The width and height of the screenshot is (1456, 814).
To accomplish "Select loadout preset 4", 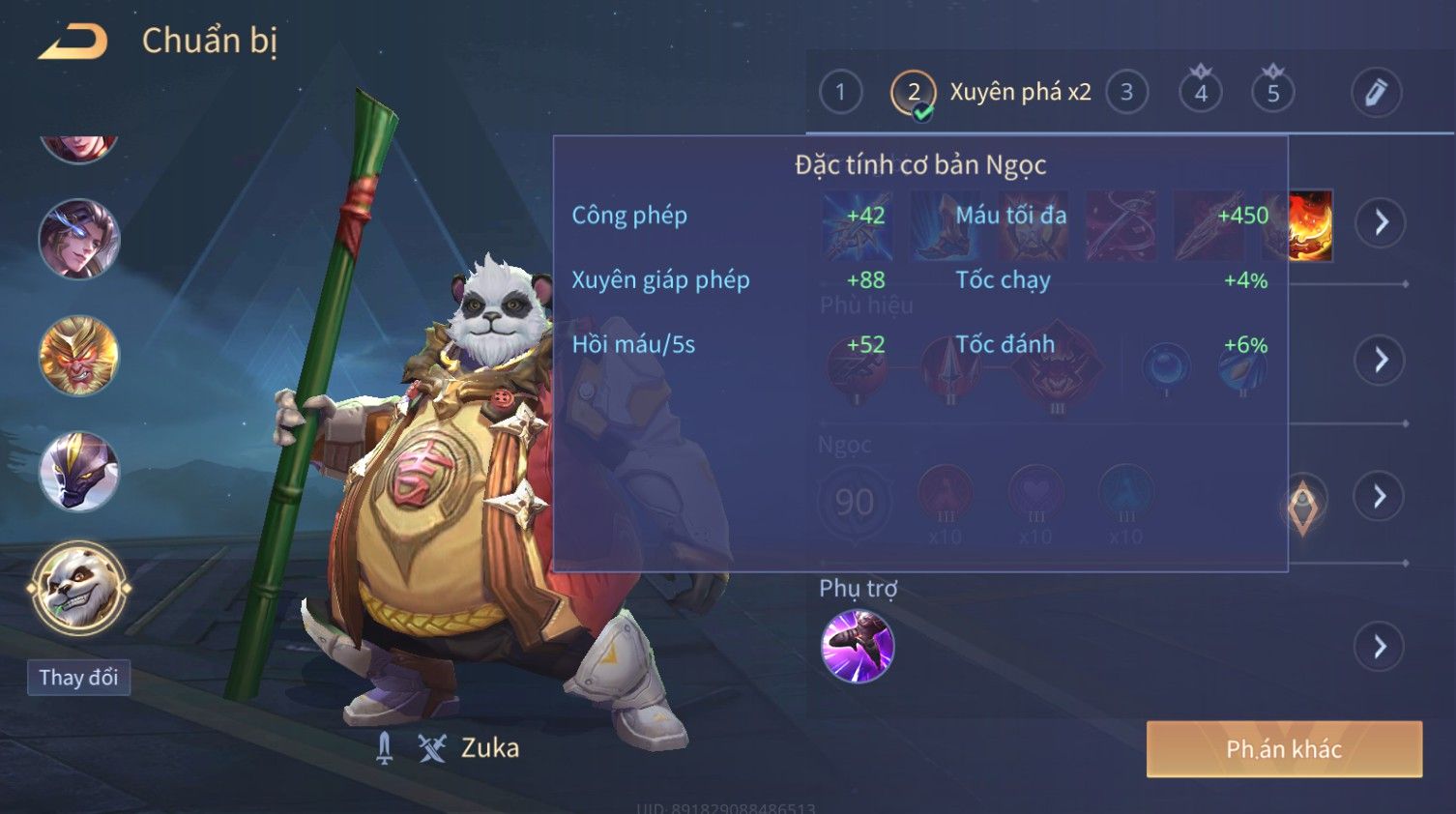I will 1201,93.
